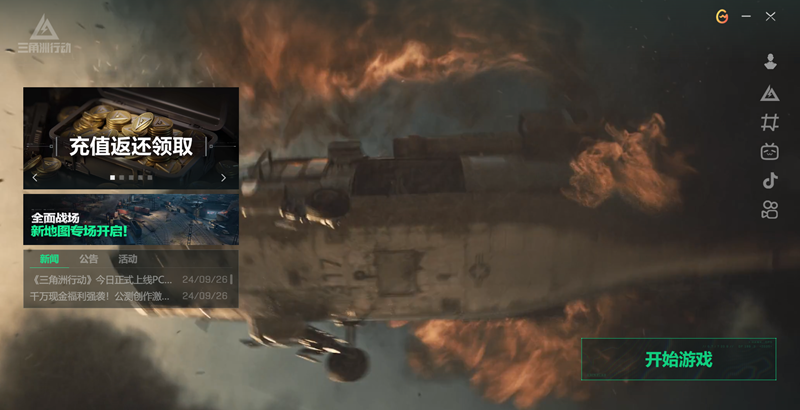Read the 千万现金福利强袭 news item
This screenshot has height=410, width=800.
[x=101, y=296]
